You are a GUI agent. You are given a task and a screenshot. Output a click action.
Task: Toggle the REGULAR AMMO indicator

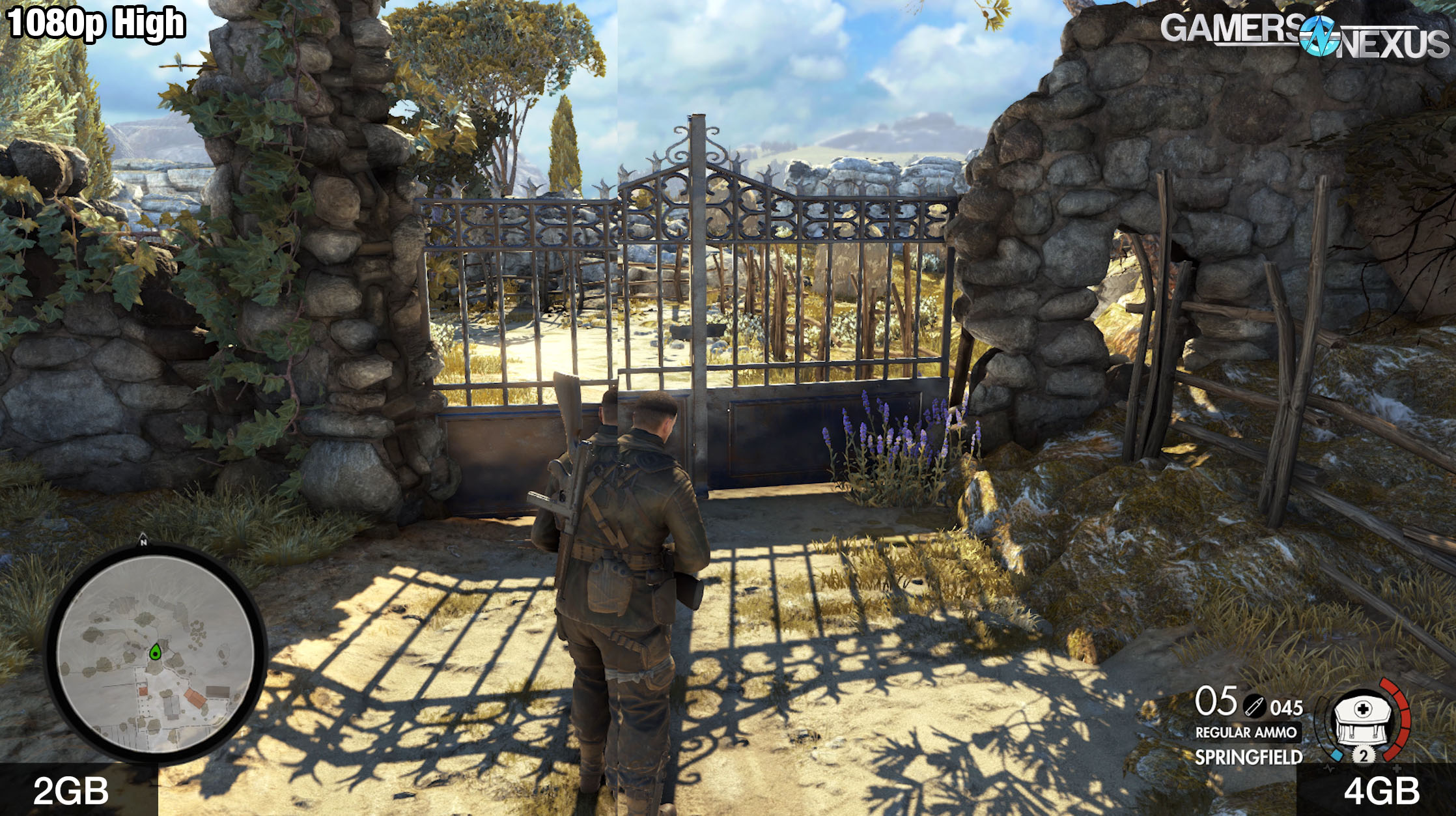[1248, 733]
